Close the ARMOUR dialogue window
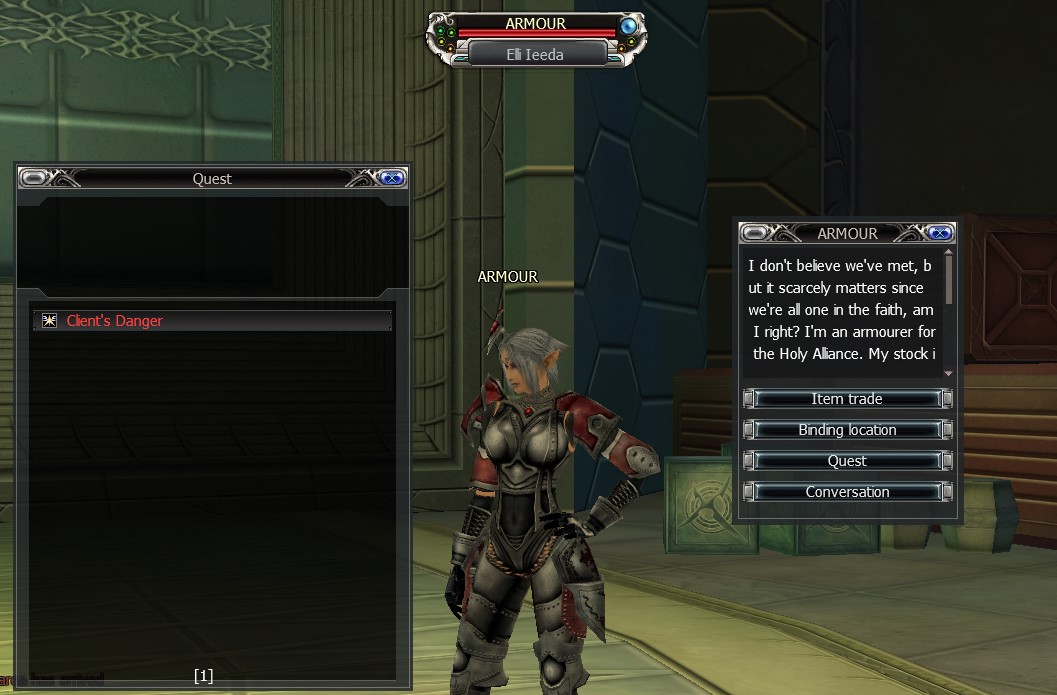This screenshot has width=1057, height=695. click(939, 233)
